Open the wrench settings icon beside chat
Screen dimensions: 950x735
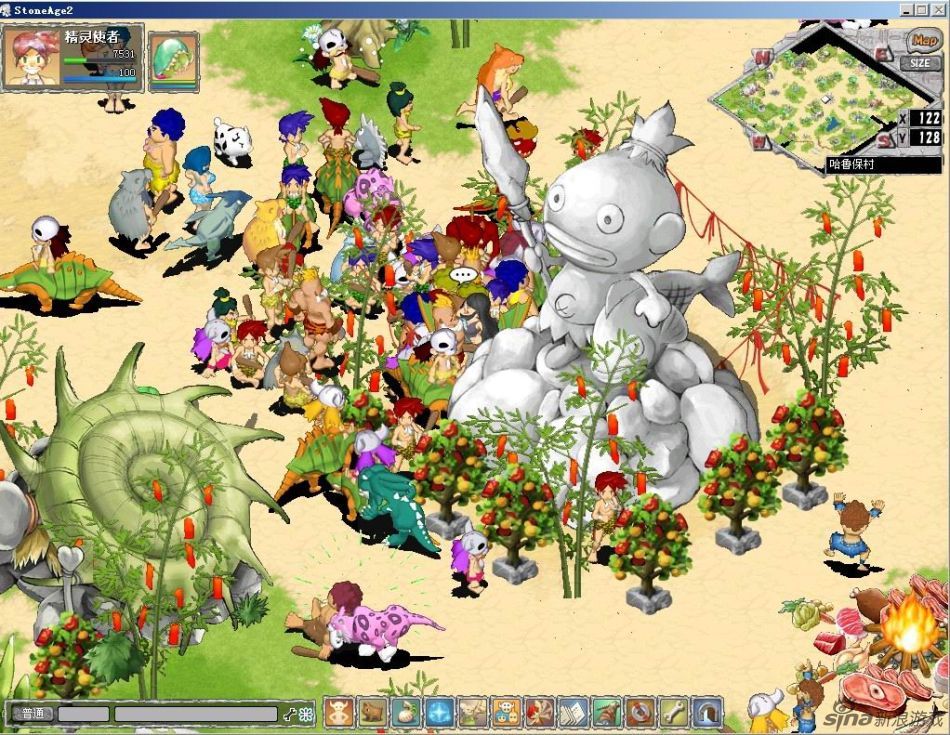click(290, 714)
